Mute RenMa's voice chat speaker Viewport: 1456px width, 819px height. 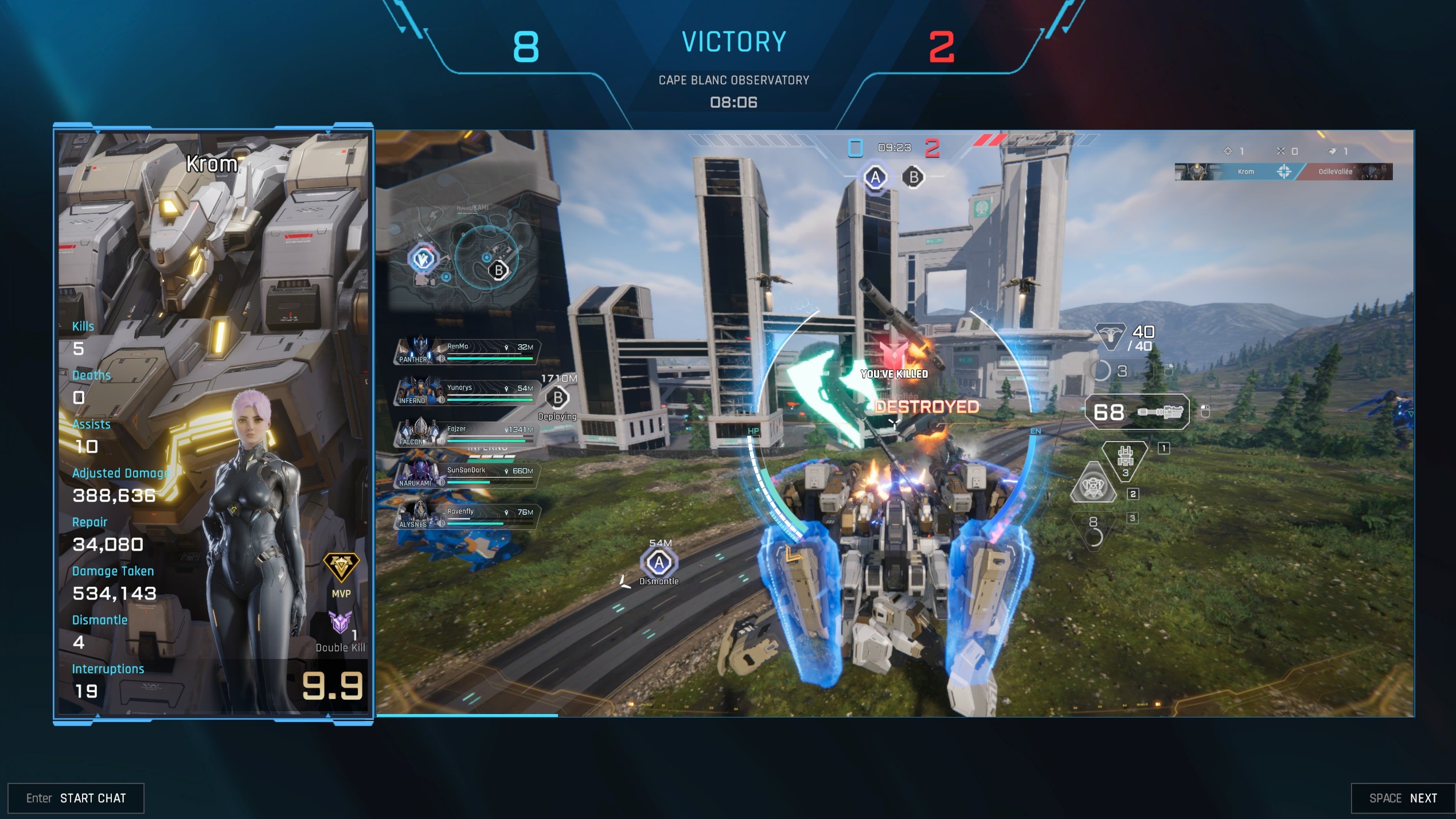[x=441, y=359]
